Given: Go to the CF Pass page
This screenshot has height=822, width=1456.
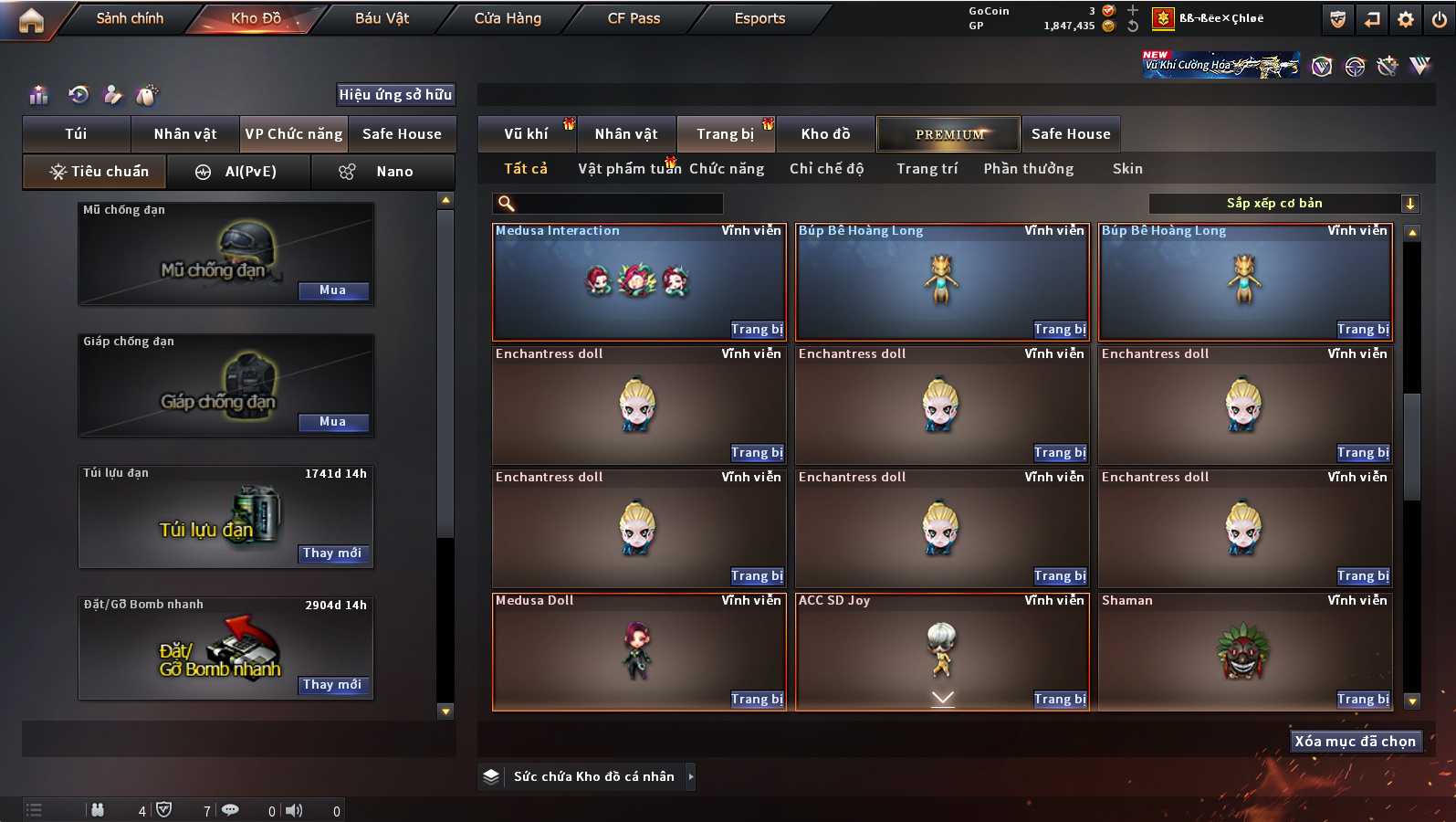Looking at the screenshot, I should 634,18.
